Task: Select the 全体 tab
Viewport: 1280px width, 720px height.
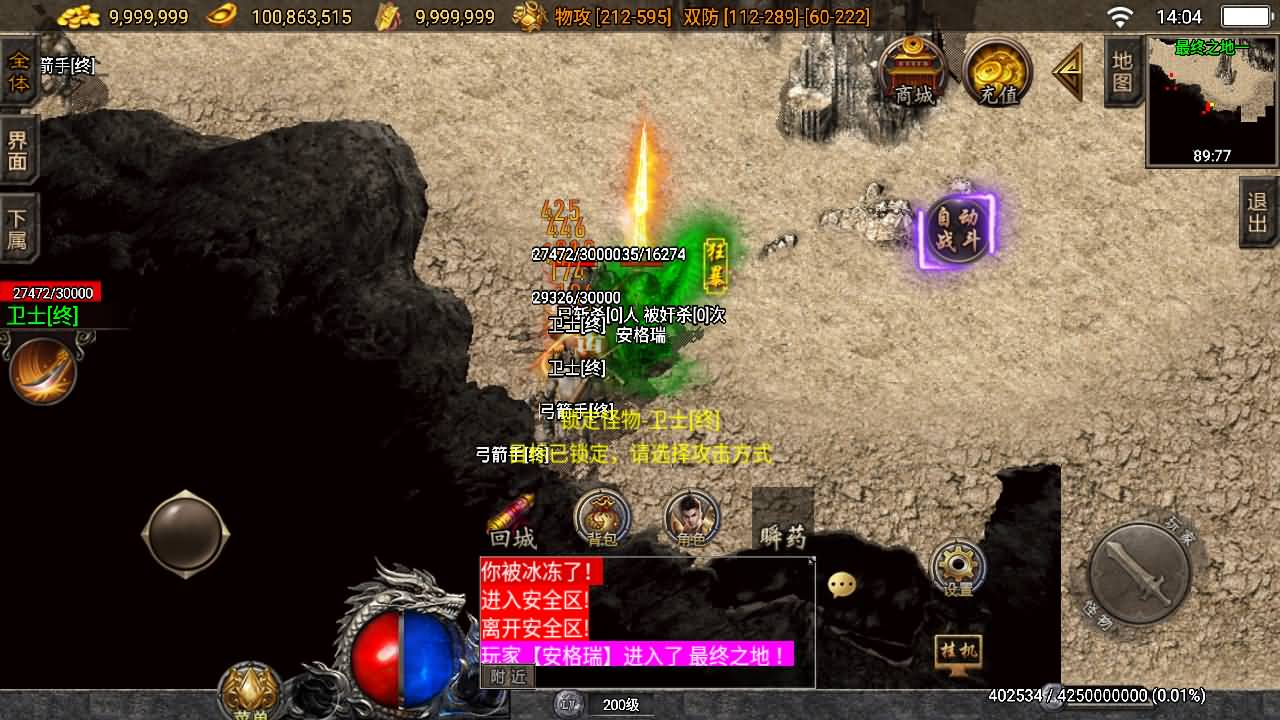Action: click(19, 72)
